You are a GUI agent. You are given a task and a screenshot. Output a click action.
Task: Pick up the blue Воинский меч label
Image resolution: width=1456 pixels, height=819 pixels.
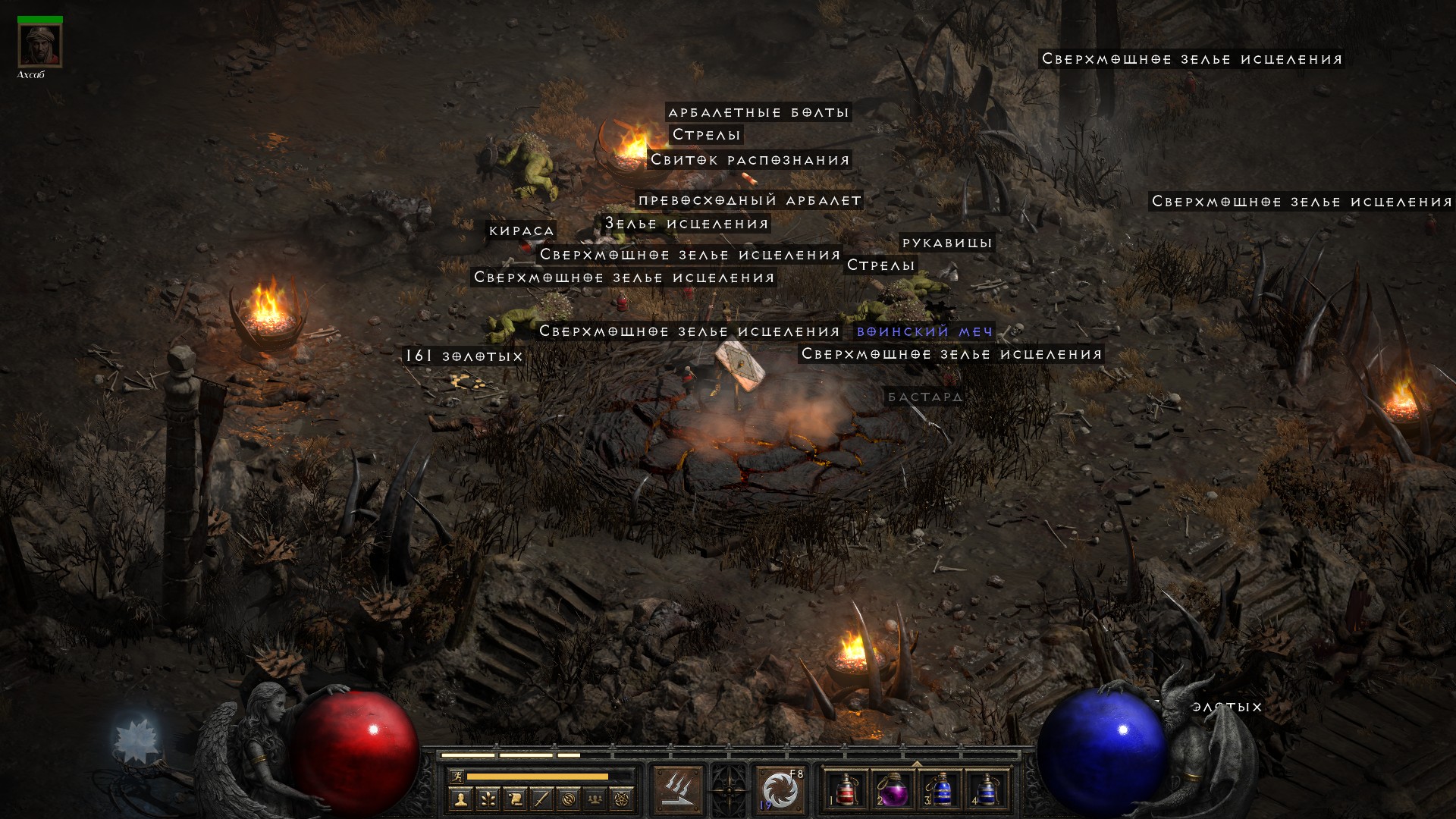pyautogui.click(x=924, y=331)
